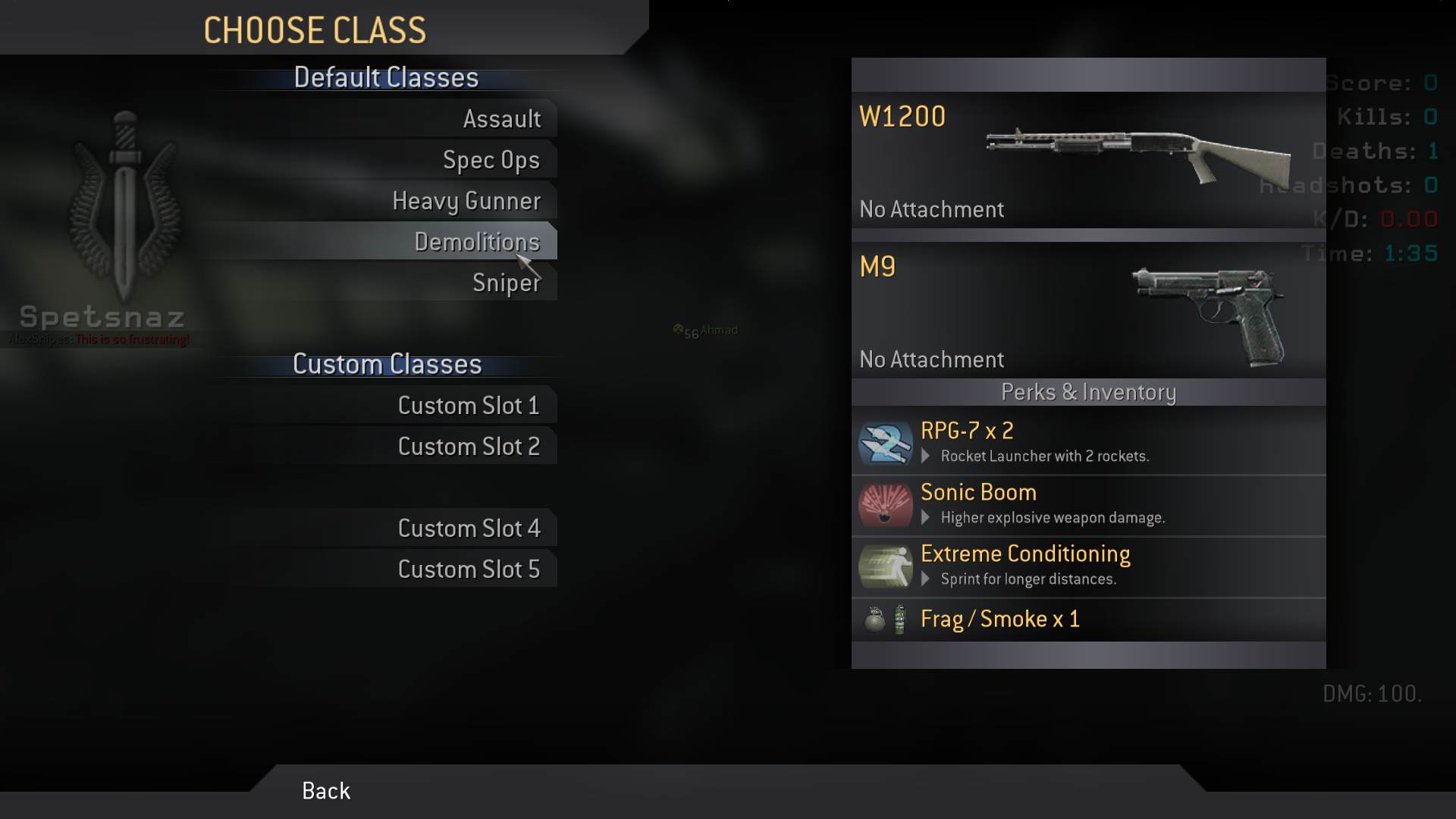Image resolution: width=1456 pixels, height=819 pixels.
Task: Select the Assault default class
Action: [x=501, y=119]
